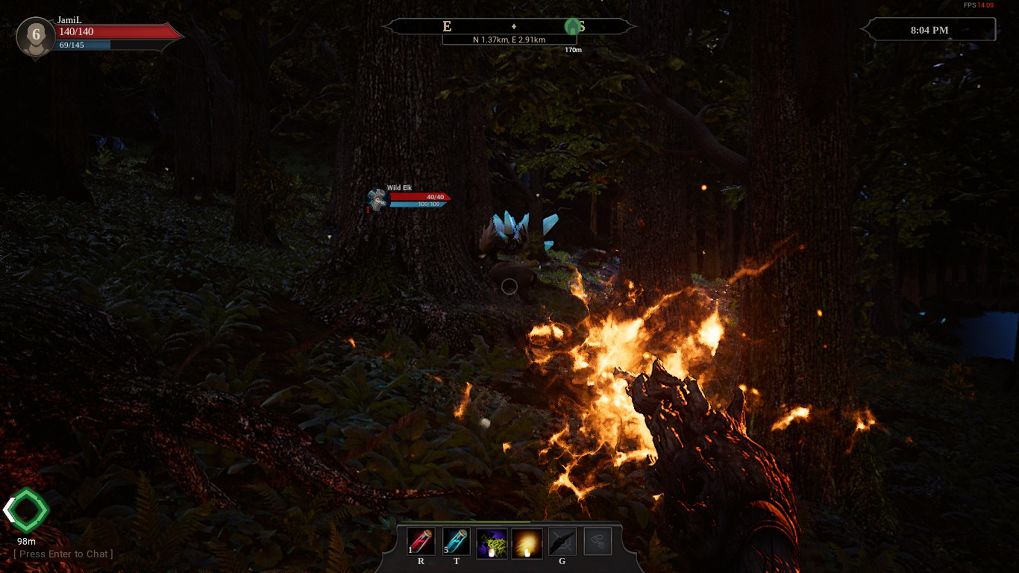
Task: Select the blue mana potion slot
Action: tap(456, 542)
